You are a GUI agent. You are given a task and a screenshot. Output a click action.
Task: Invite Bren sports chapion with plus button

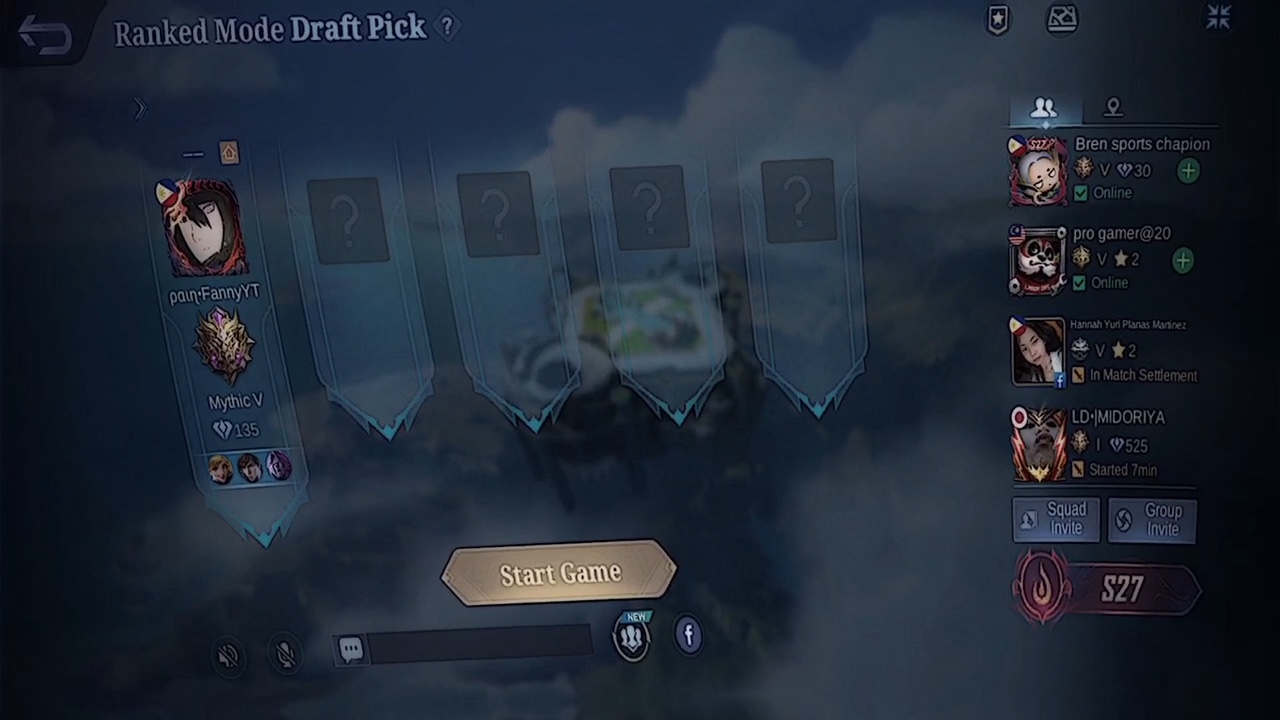coord(1187,171)
